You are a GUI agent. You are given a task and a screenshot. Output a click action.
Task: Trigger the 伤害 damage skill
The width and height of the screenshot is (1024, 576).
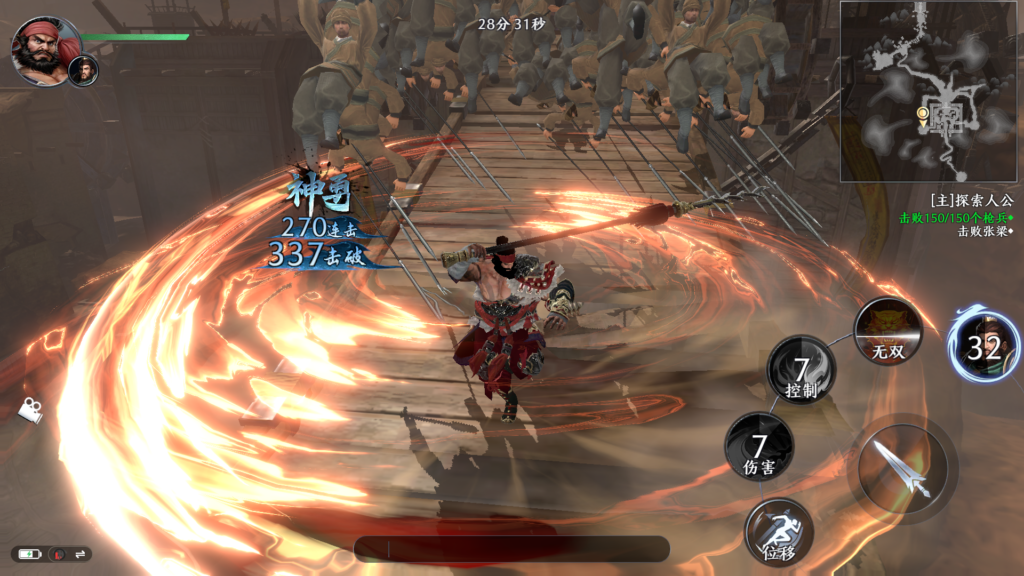(x=759, y=446)
